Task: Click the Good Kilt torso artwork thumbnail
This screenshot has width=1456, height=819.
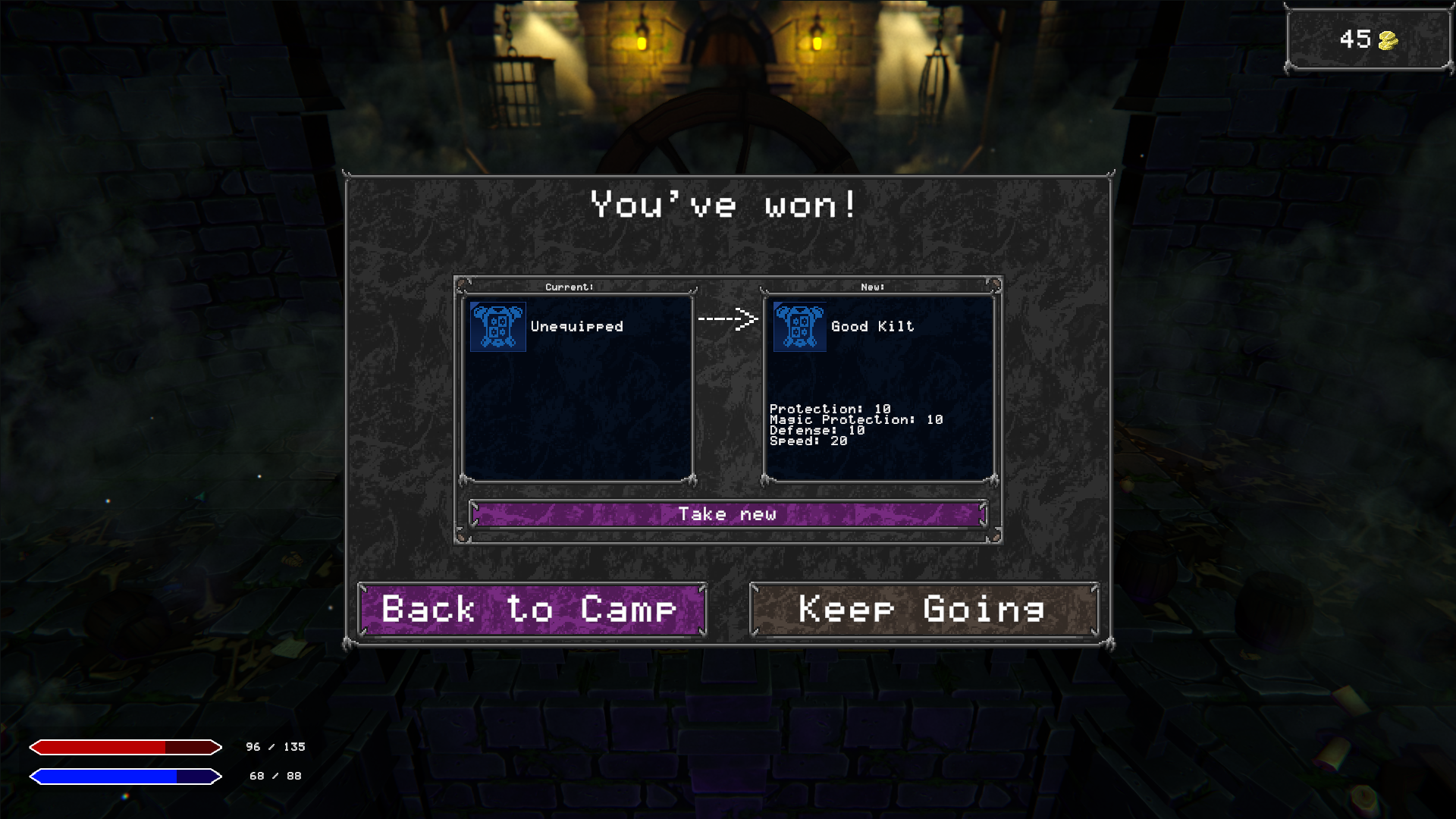Action: 799,326
